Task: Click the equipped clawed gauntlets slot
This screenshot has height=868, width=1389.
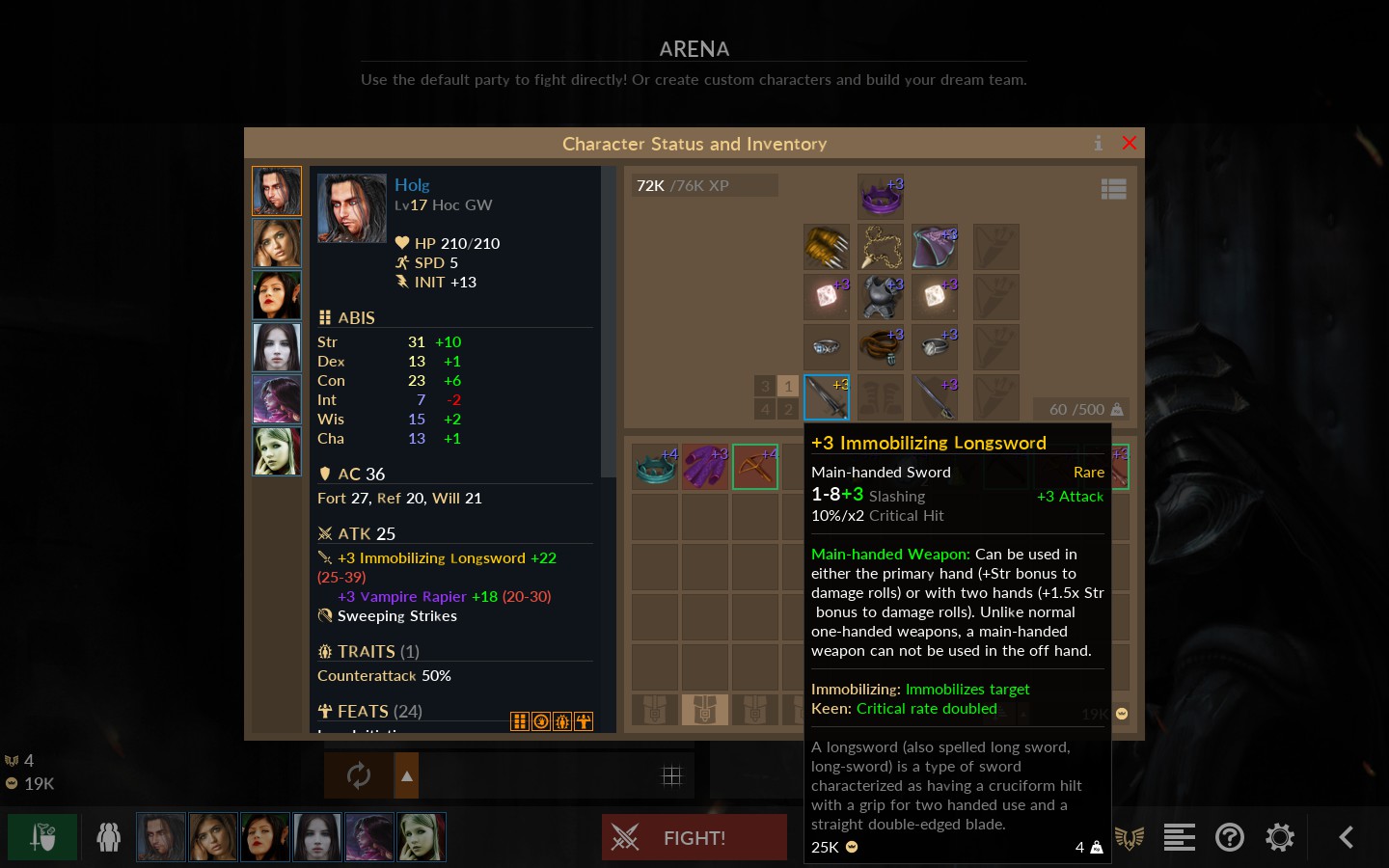Action: 827,247
